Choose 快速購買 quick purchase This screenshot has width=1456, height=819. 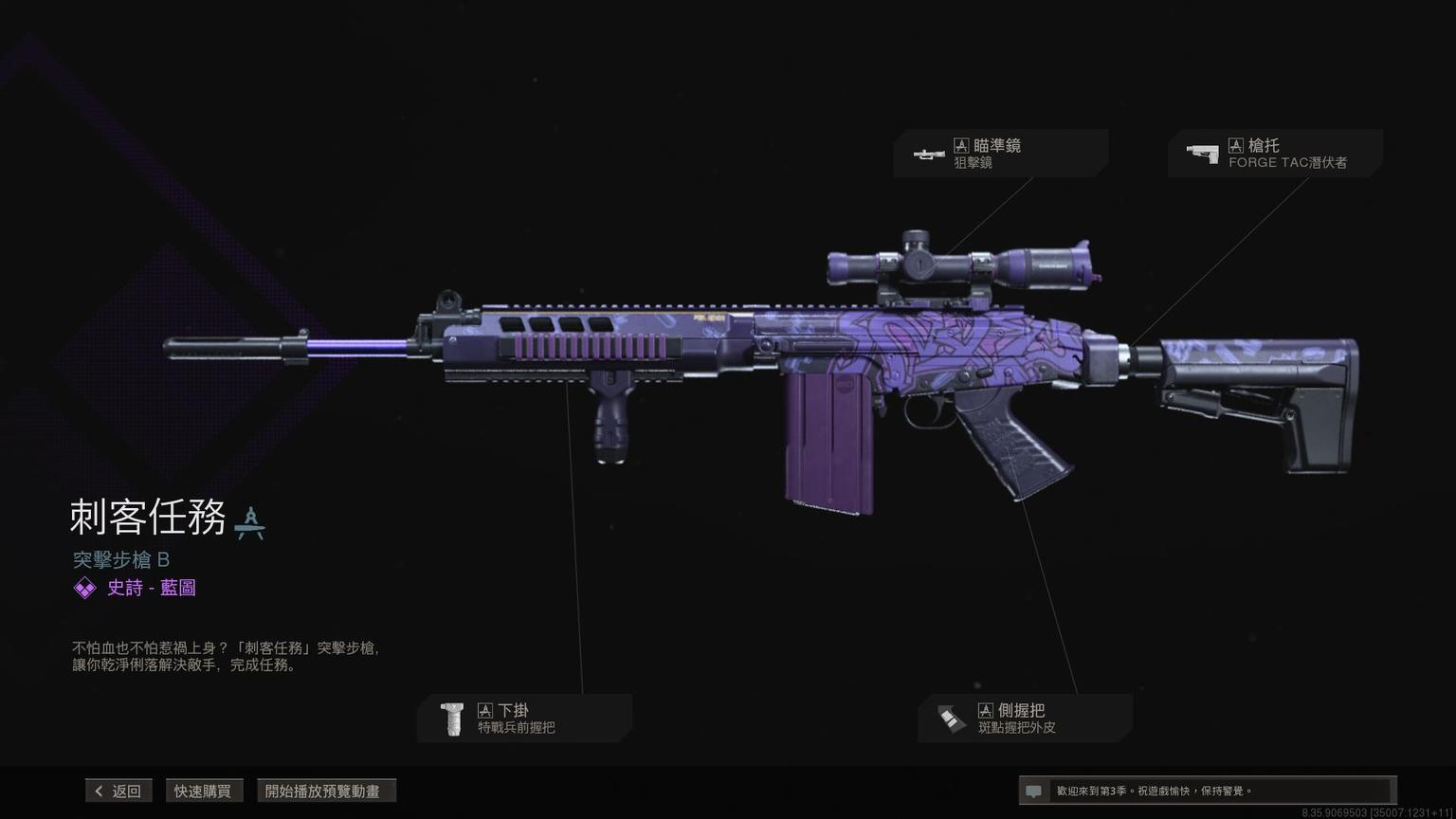tap(203, 791)
